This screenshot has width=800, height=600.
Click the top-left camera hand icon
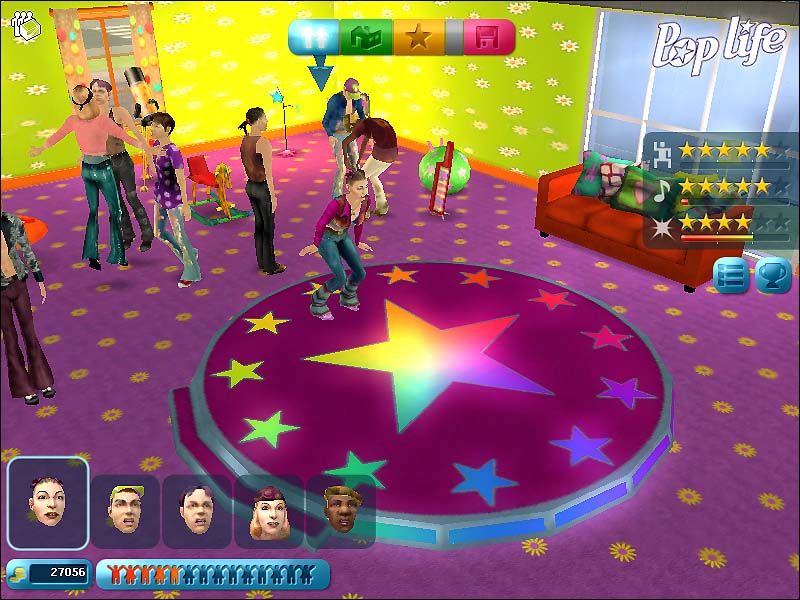pos(24,26)
